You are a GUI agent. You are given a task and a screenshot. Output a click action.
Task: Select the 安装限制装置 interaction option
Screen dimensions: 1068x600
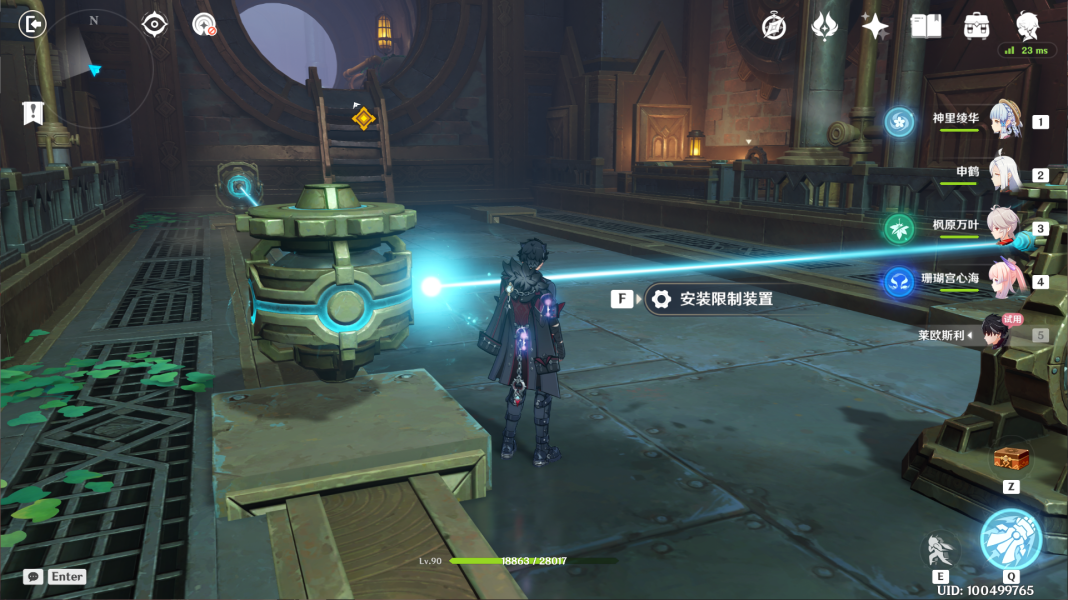point(712,299)
